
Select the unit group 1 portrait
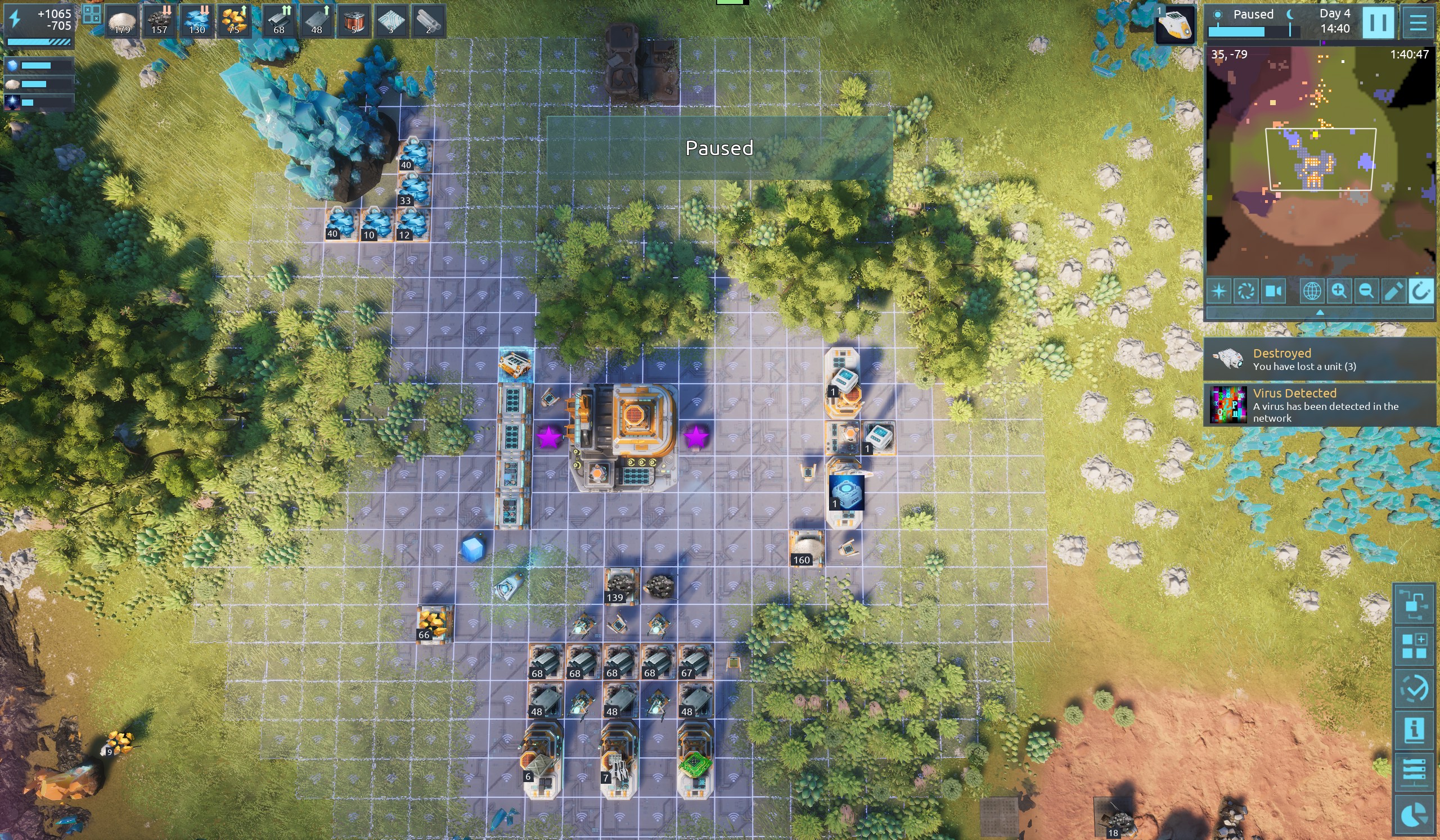(x=1174, y=25)
